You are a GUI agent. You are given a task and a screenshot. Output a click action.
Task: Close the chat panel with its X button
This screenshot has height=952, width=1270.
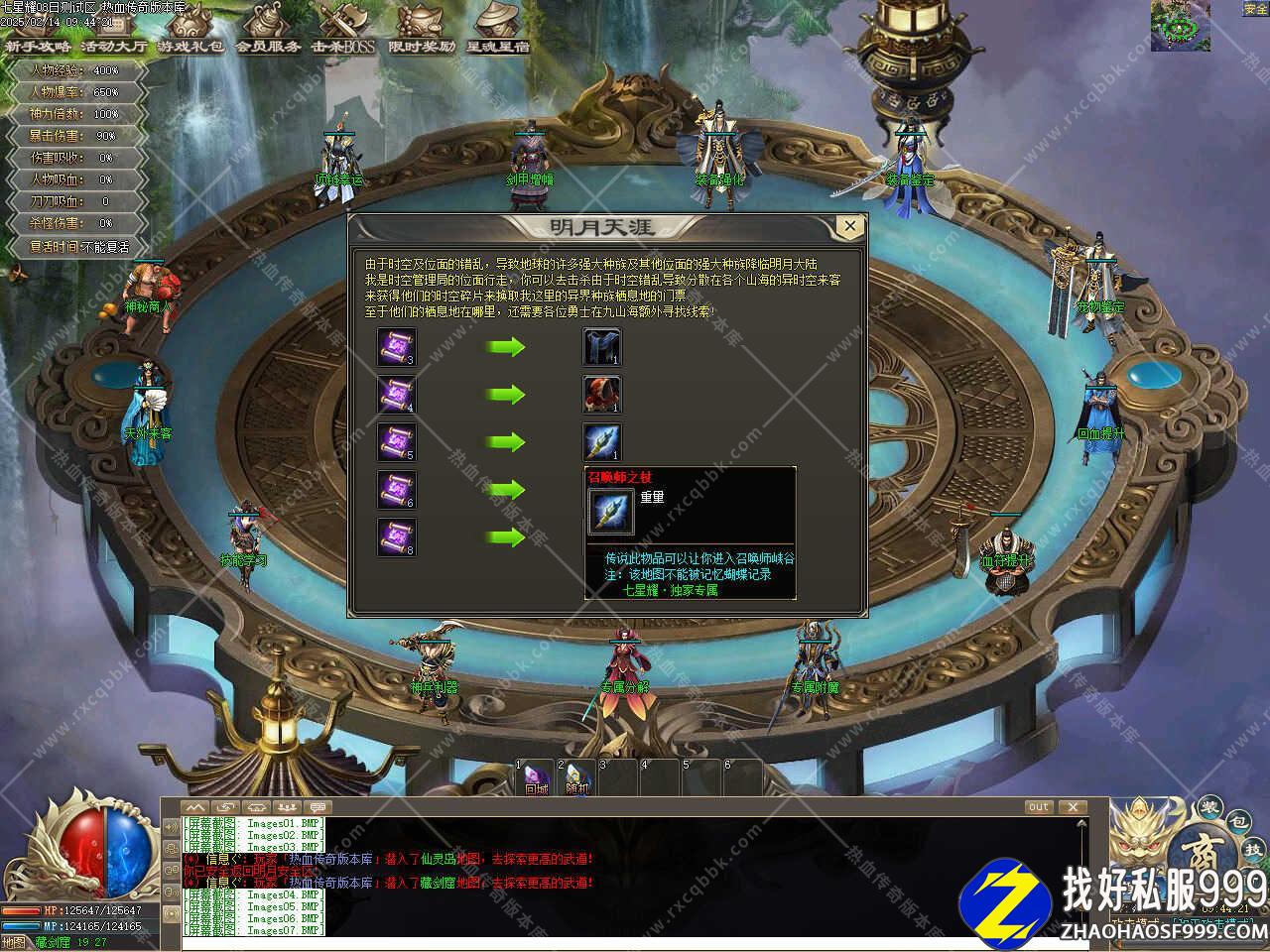[x=1071, y=807]
